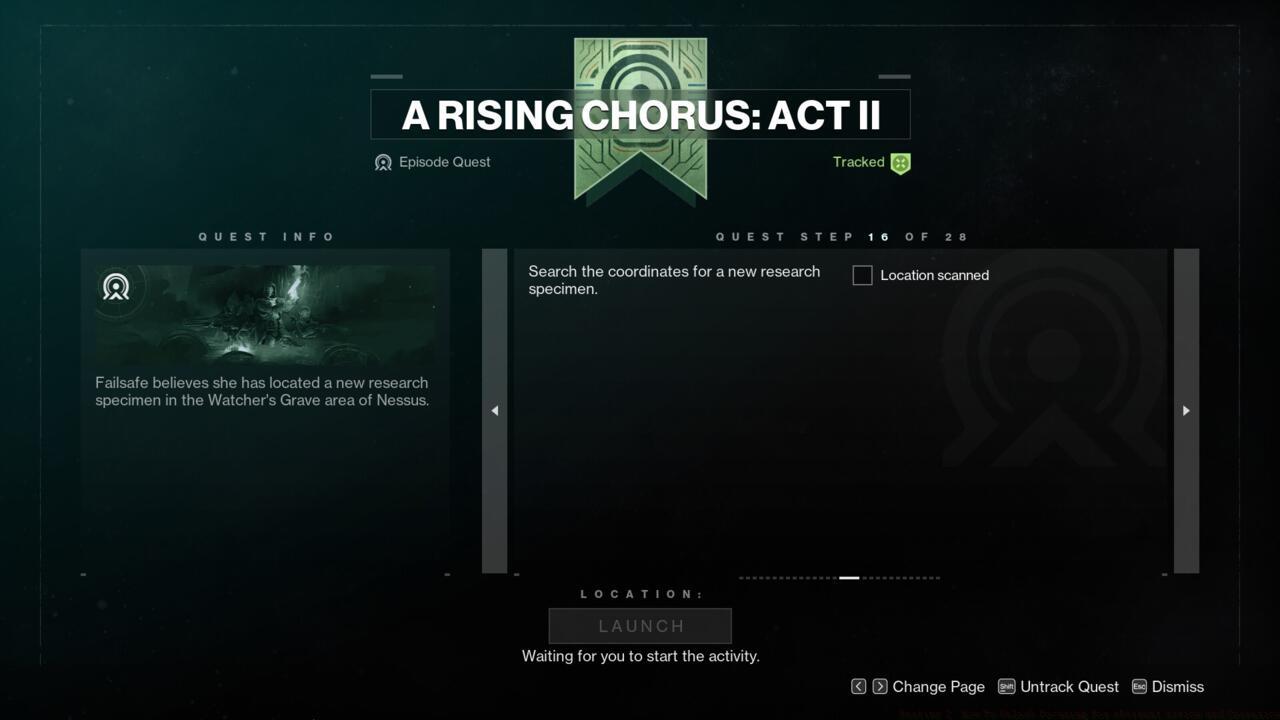Image resolution: width=1280 pixels, height=720 pixels.
Task: Toggle quest tracking via the Tracked label
Action: click(858, 162)
